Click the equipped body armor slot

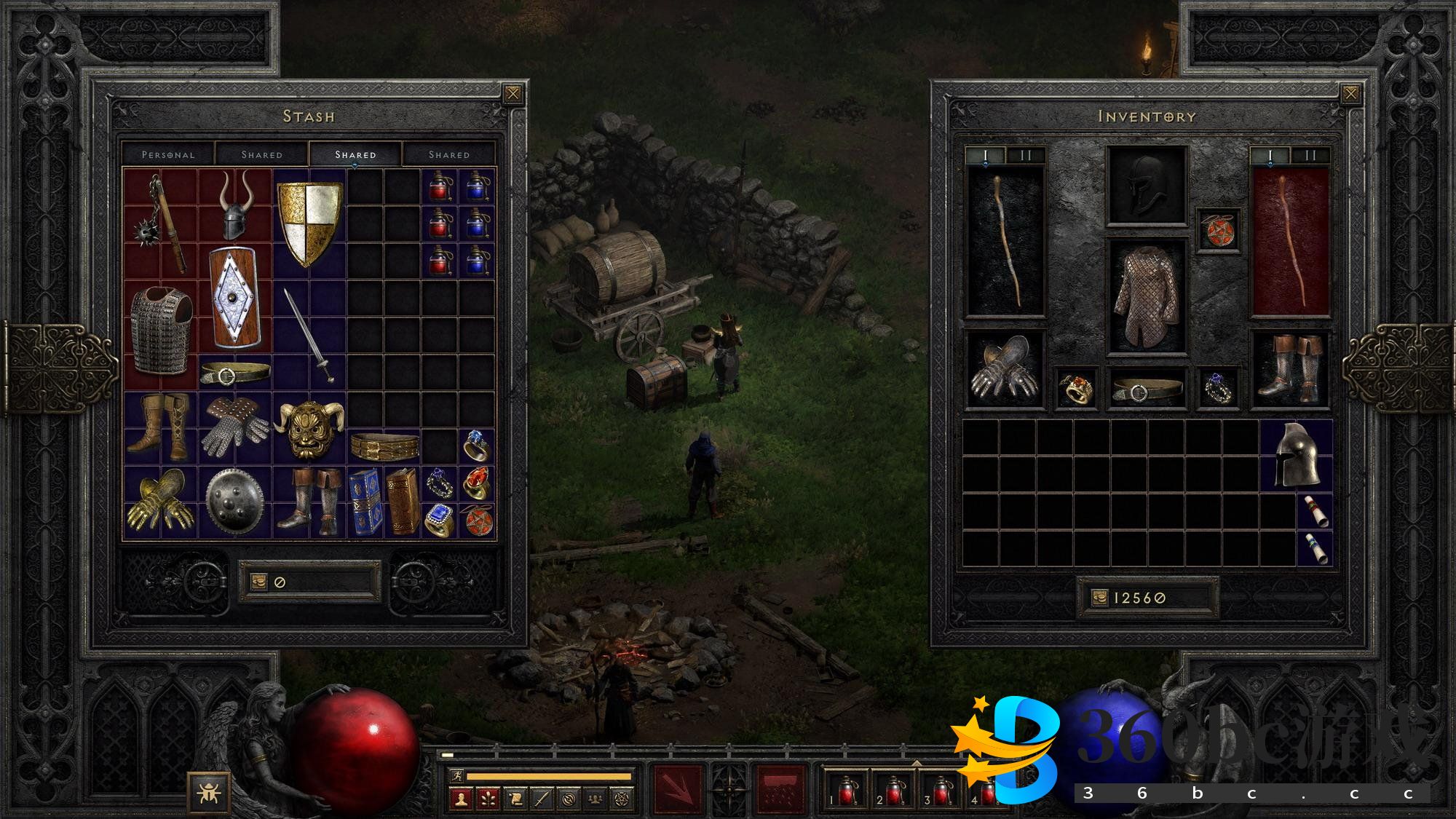point(1146,296)
